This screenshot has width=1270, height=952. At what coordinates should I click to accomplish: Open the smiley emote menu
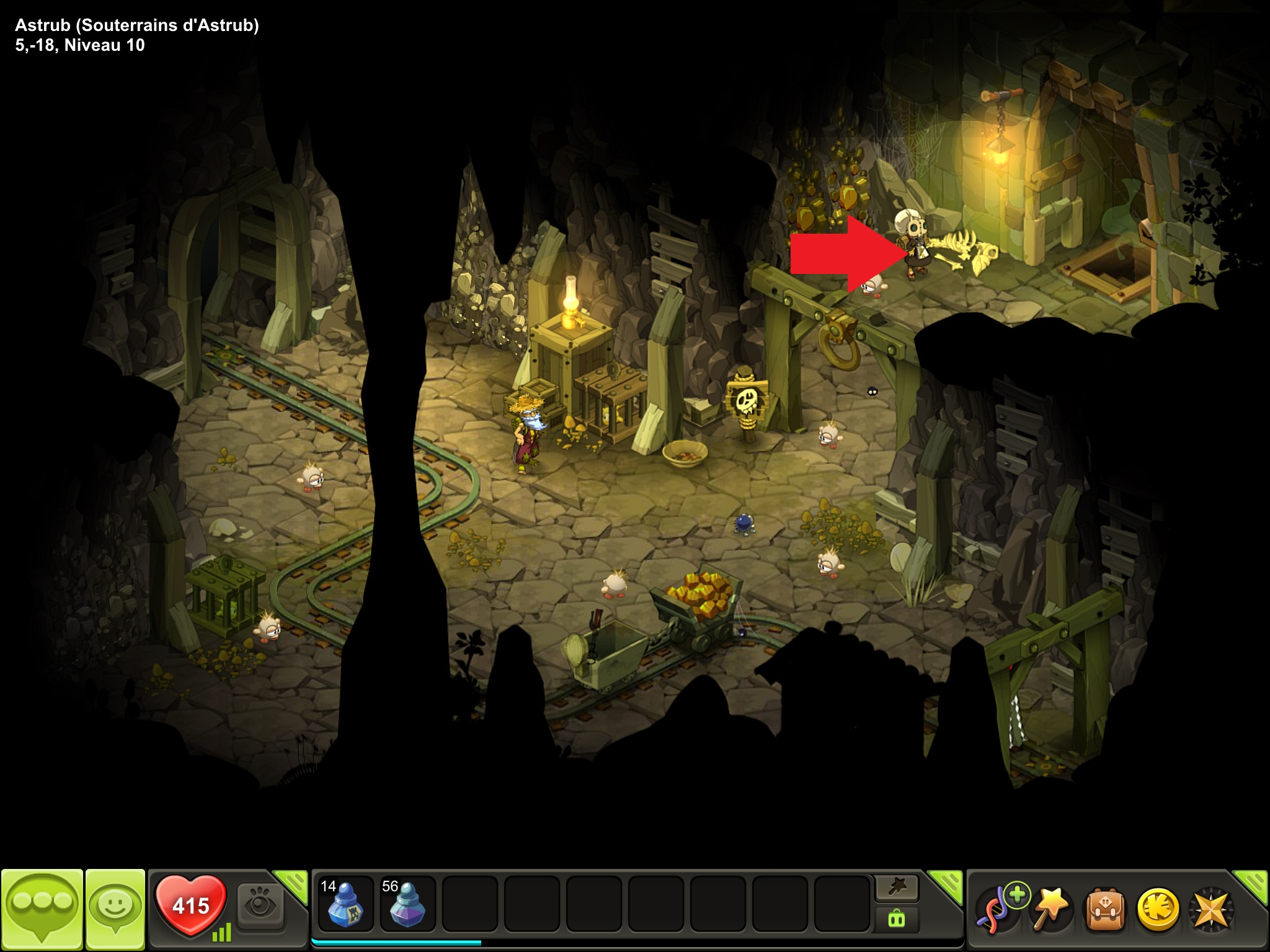point(115,908)
